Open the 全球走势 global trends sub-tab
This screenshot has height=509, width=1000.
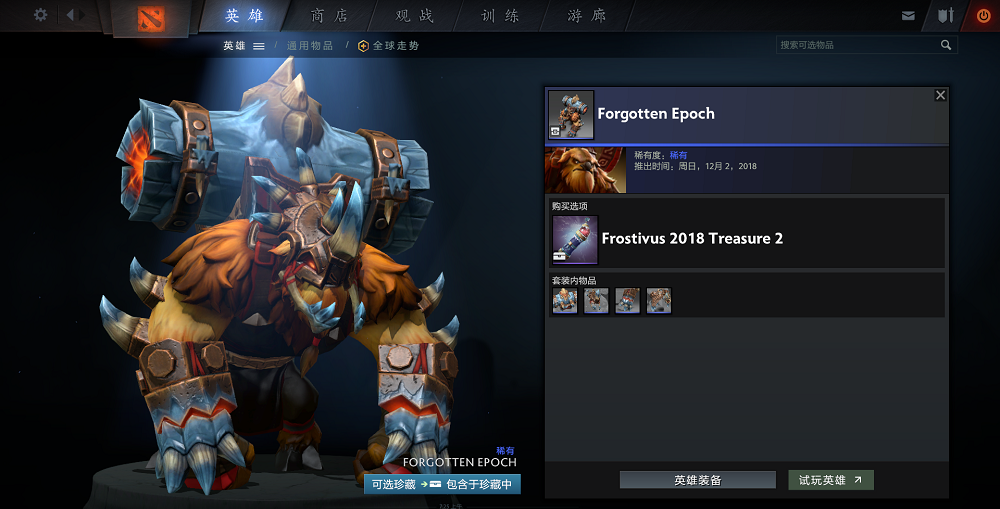(x=388, y=46)
